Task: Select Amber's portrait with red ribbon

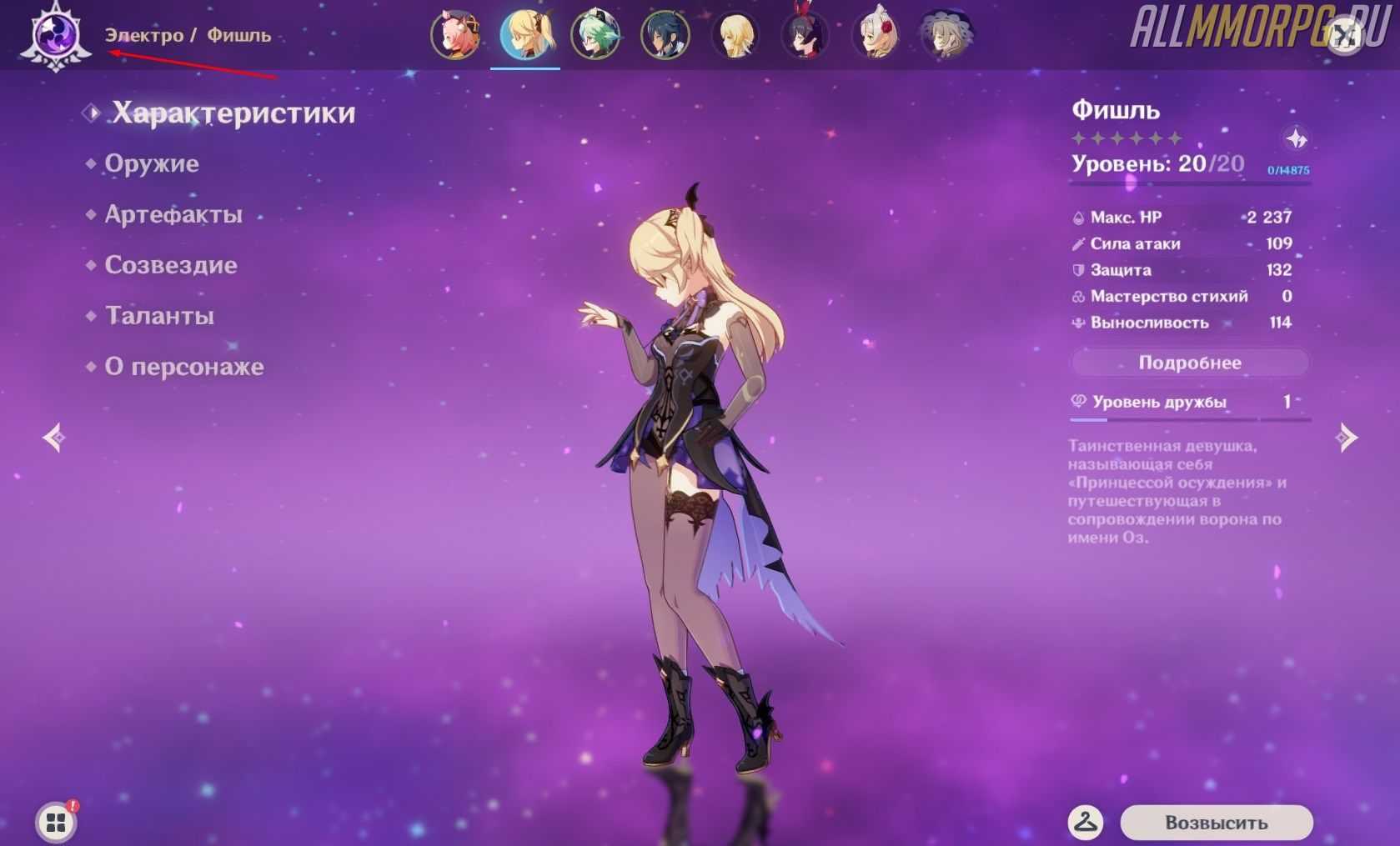Action: 805,35
